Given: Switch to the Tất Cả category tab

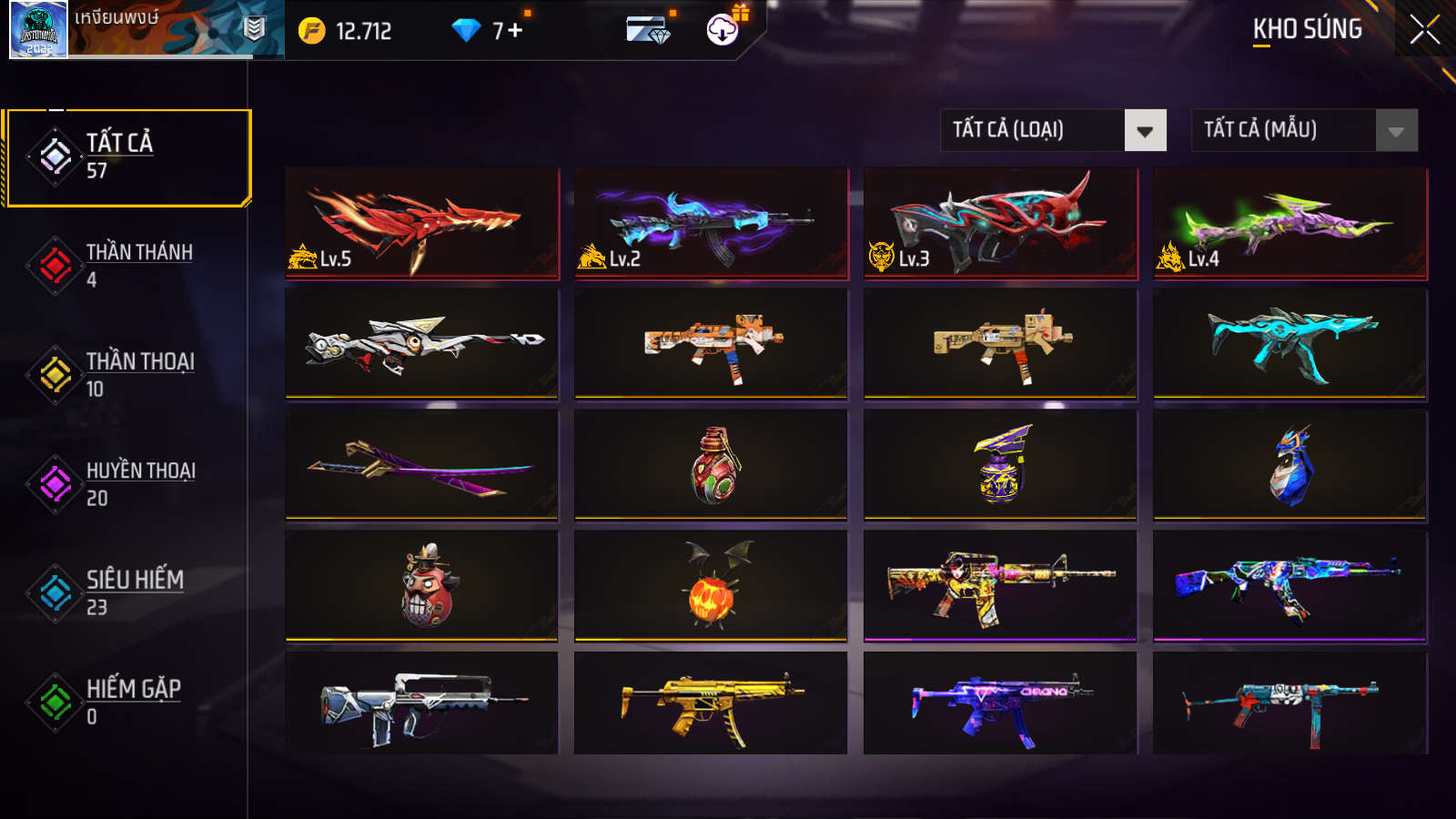Looking at the screenshot, I should point(127,157).
